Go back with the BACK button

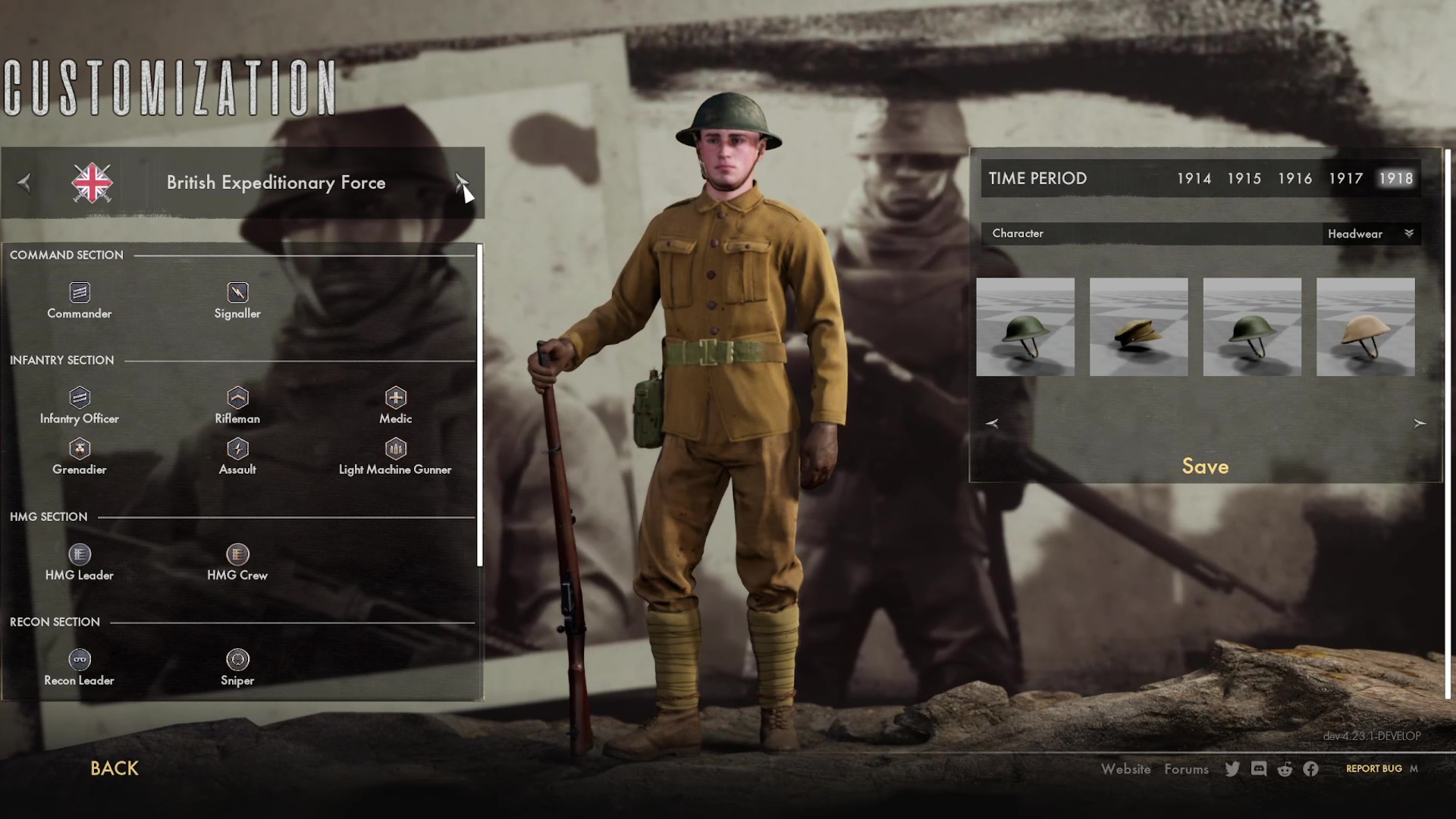coord(115,768)
